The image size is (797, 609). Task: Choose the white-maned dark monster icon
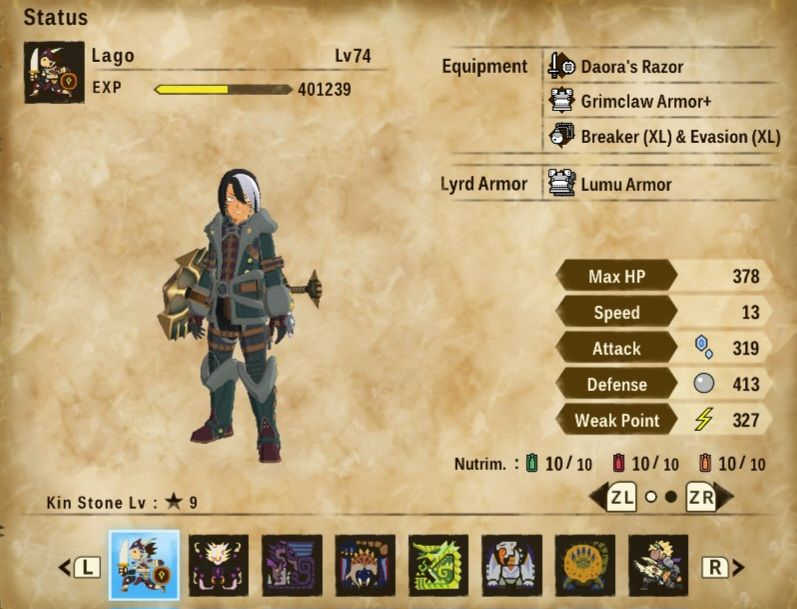click(218, 565)
